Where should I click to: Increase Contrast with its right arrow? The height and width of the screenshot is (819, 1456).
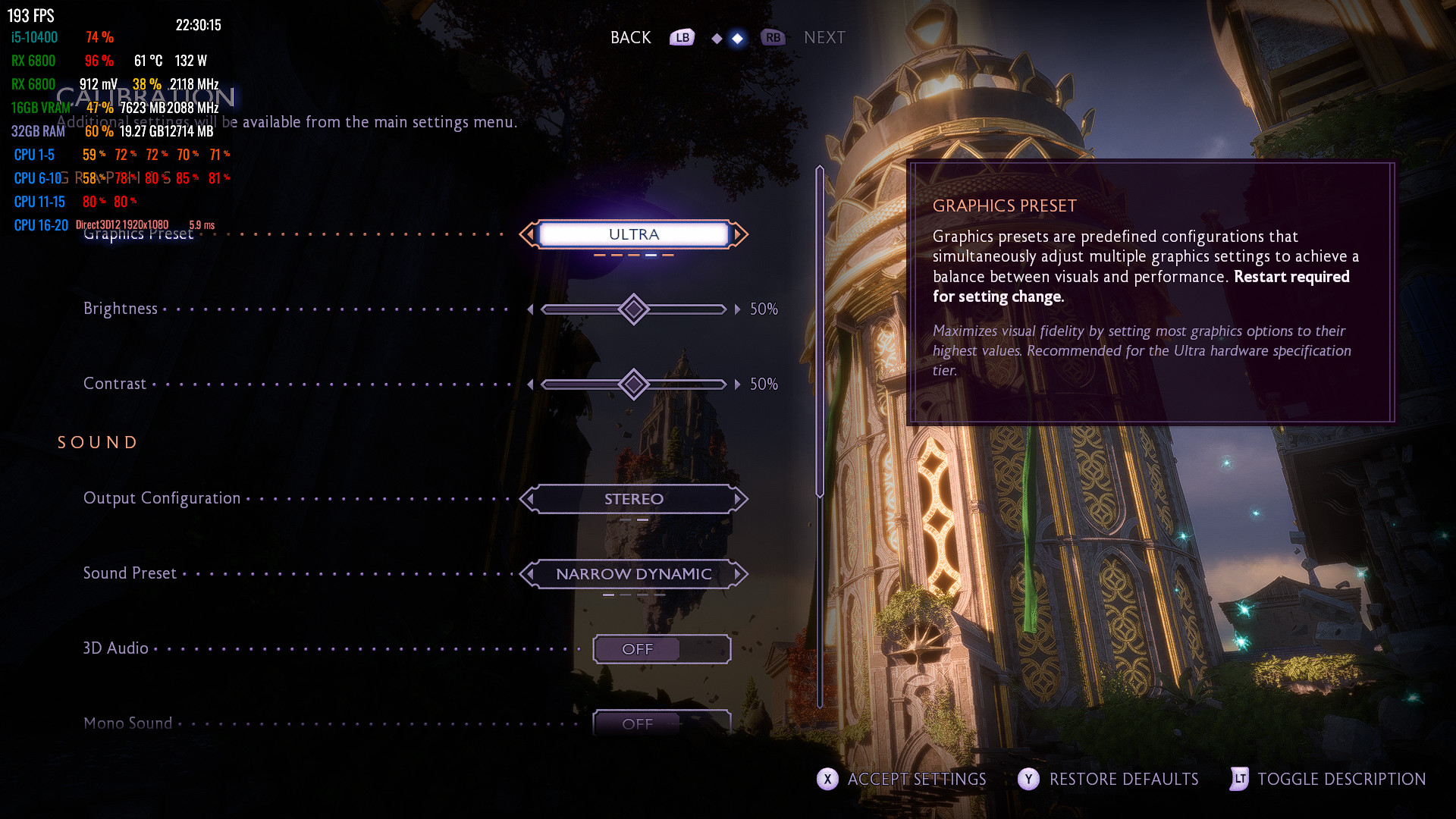(737, 384)
